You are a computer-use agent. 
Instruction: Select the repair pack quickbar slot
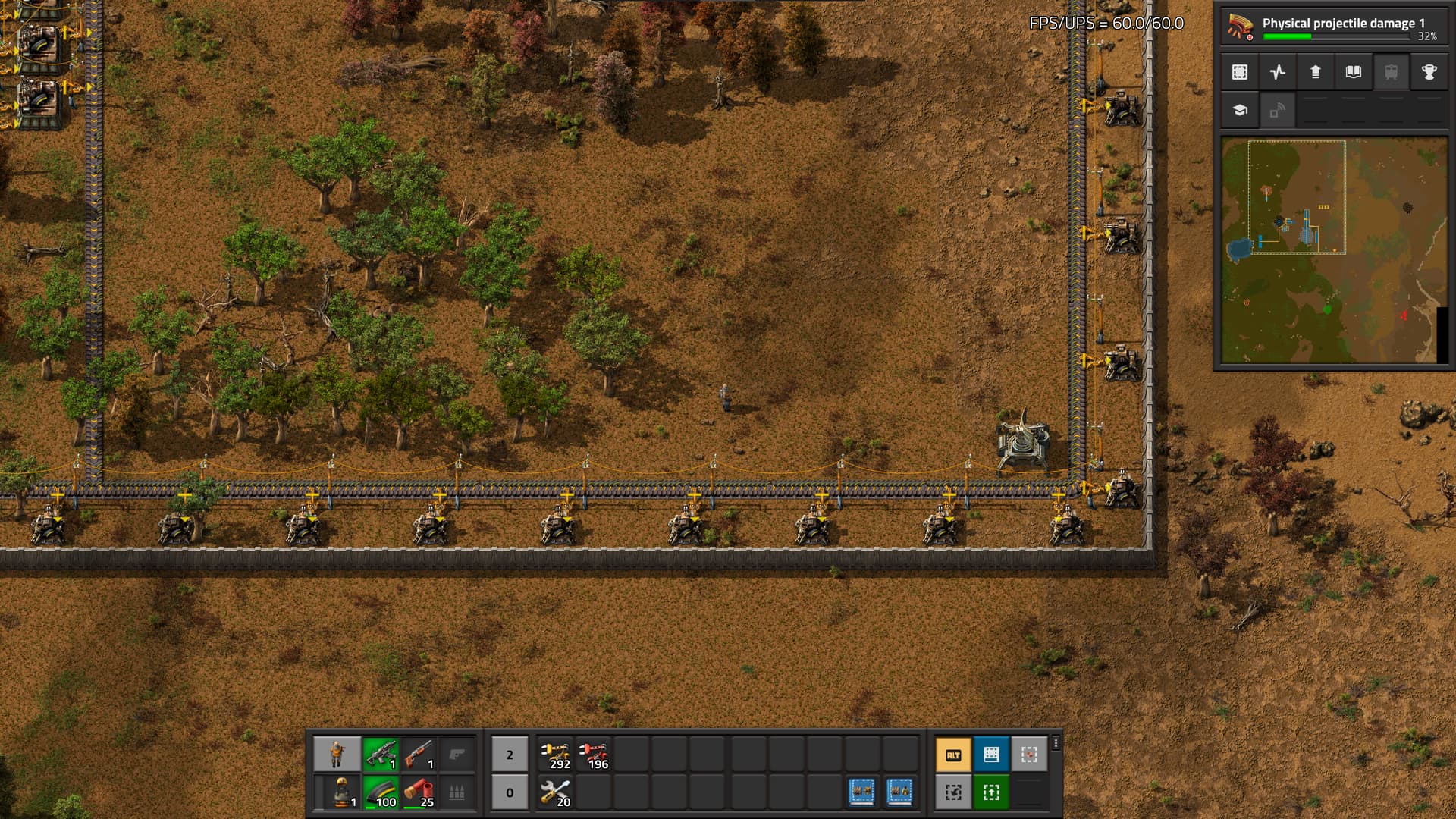[556, 792]
